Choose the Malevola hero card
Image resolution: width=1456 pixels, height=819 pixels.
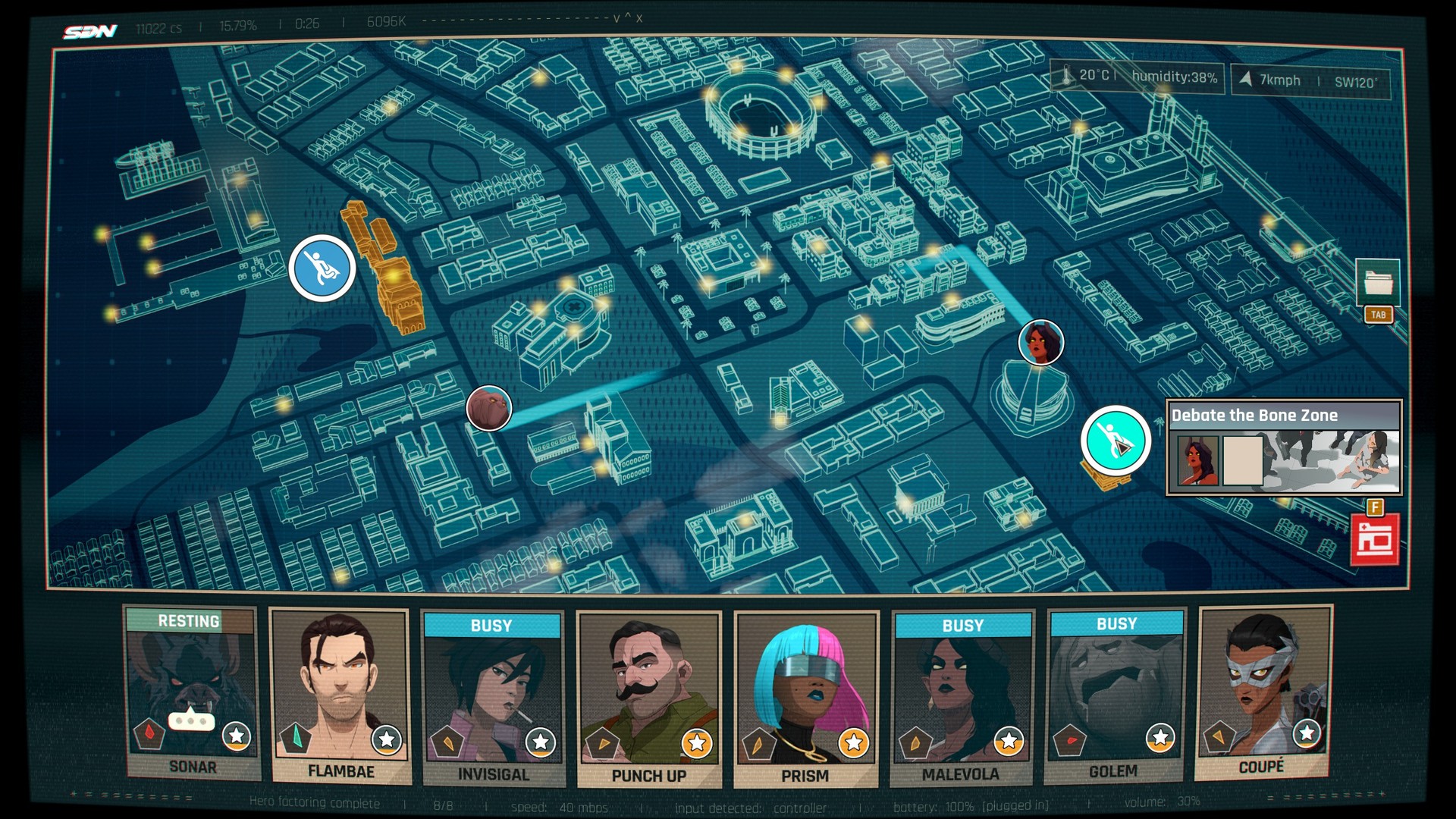[961, 698]
